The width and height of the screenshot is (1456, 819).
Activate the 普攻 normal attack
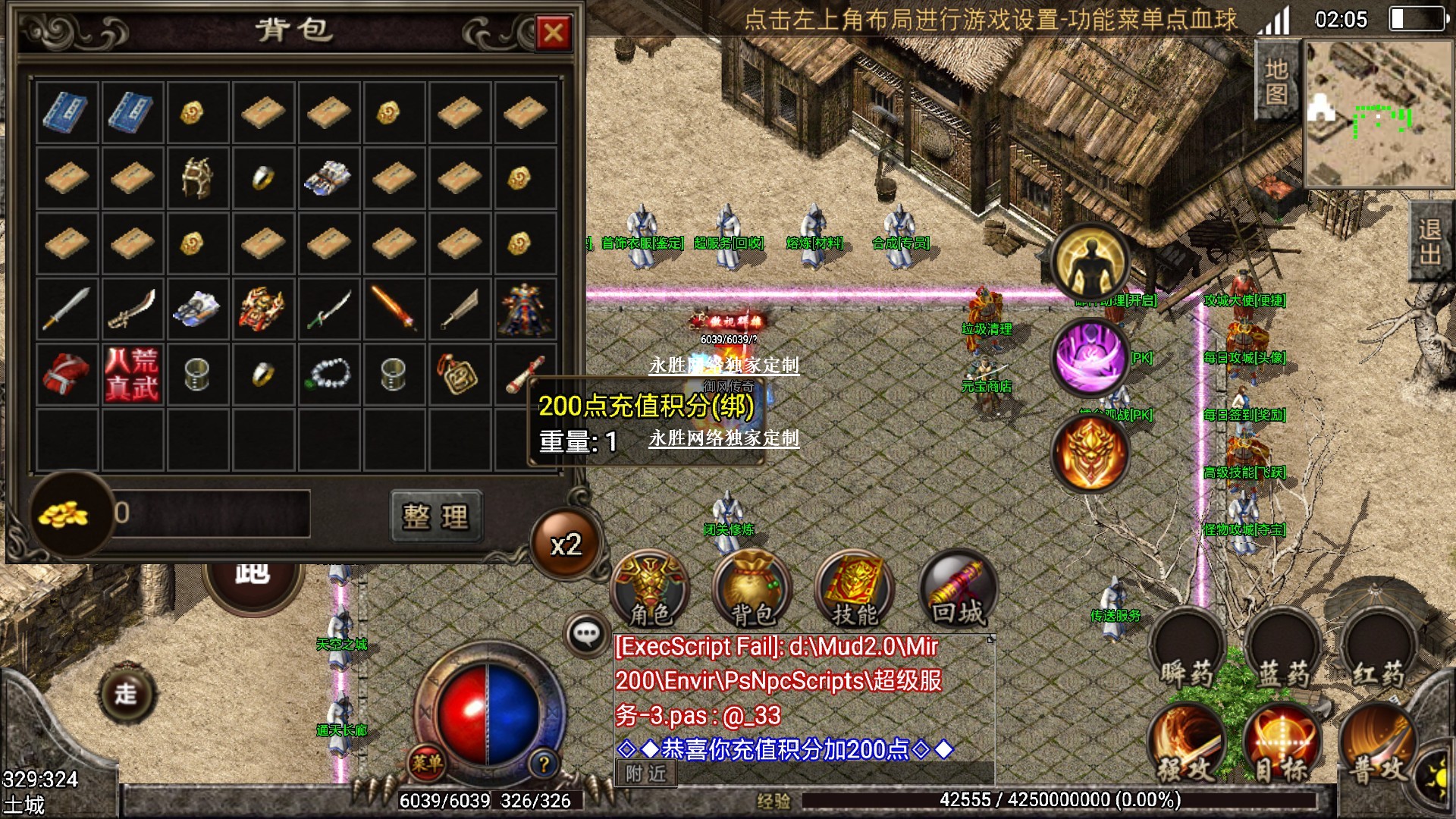point(1376,747)
